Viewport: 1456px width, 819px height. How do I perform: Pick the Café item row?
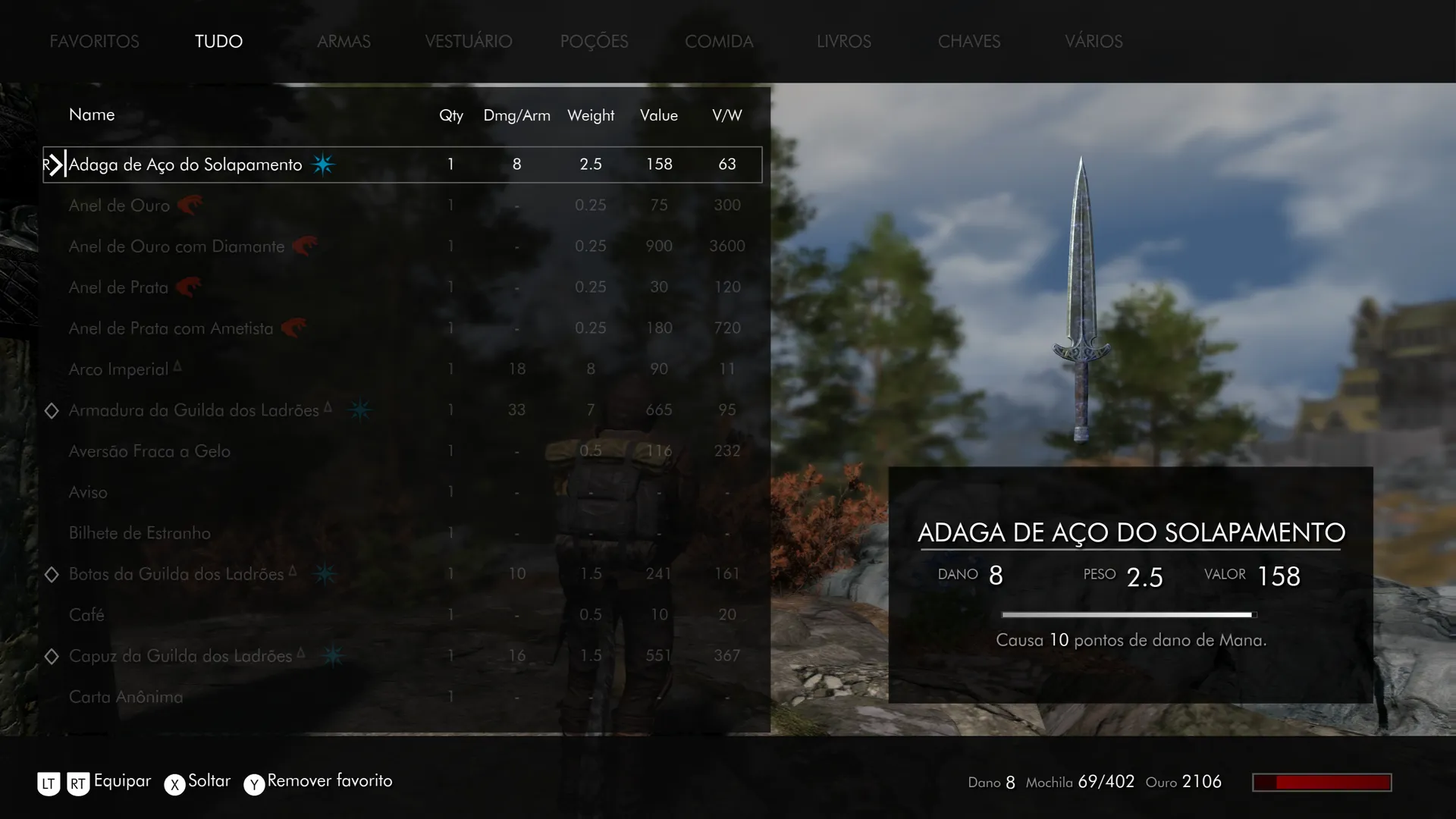pyautogui.click(x=86, y=615)
